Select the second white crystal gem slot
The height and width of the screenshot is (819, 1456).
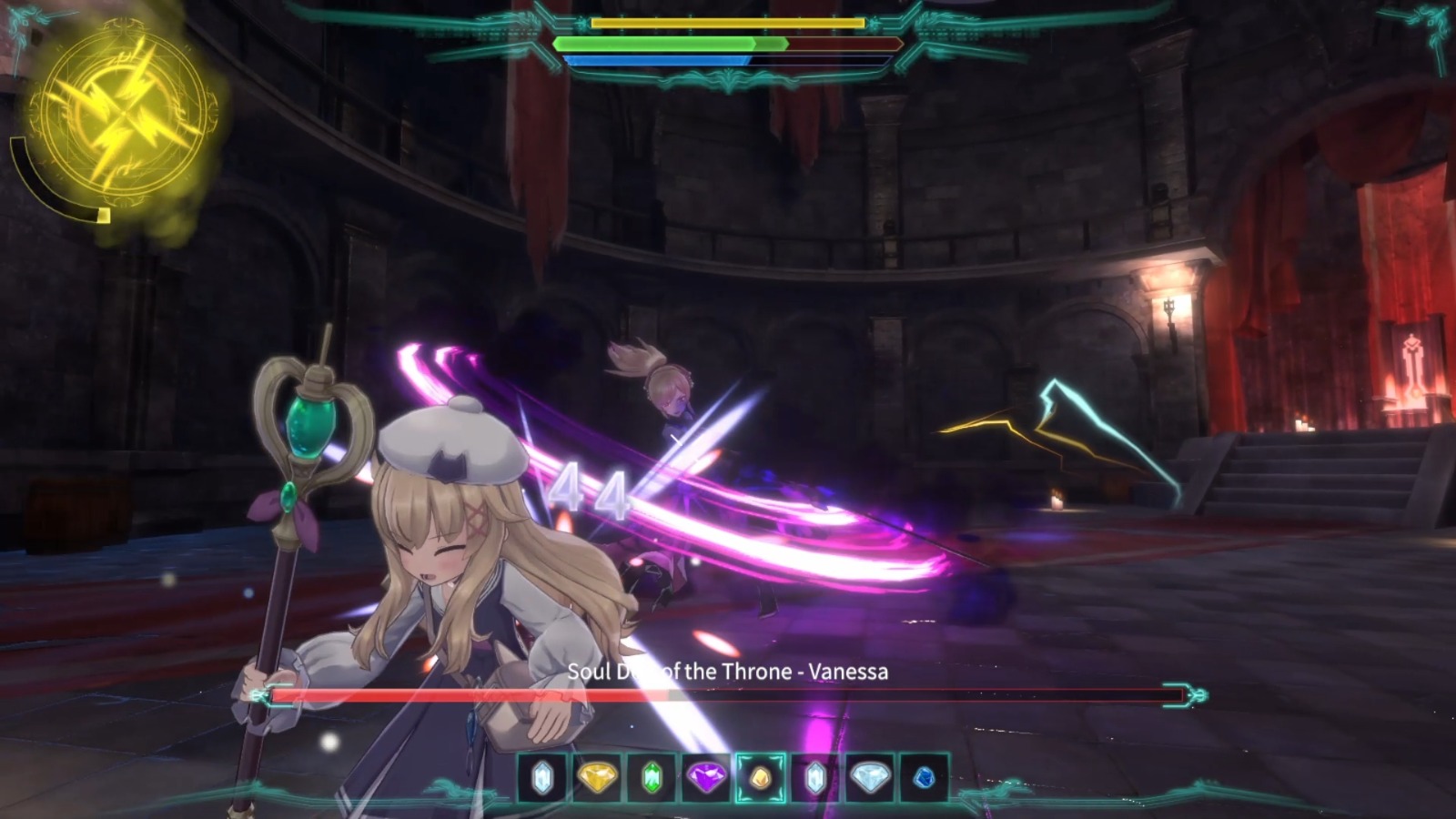coord(814,780)
